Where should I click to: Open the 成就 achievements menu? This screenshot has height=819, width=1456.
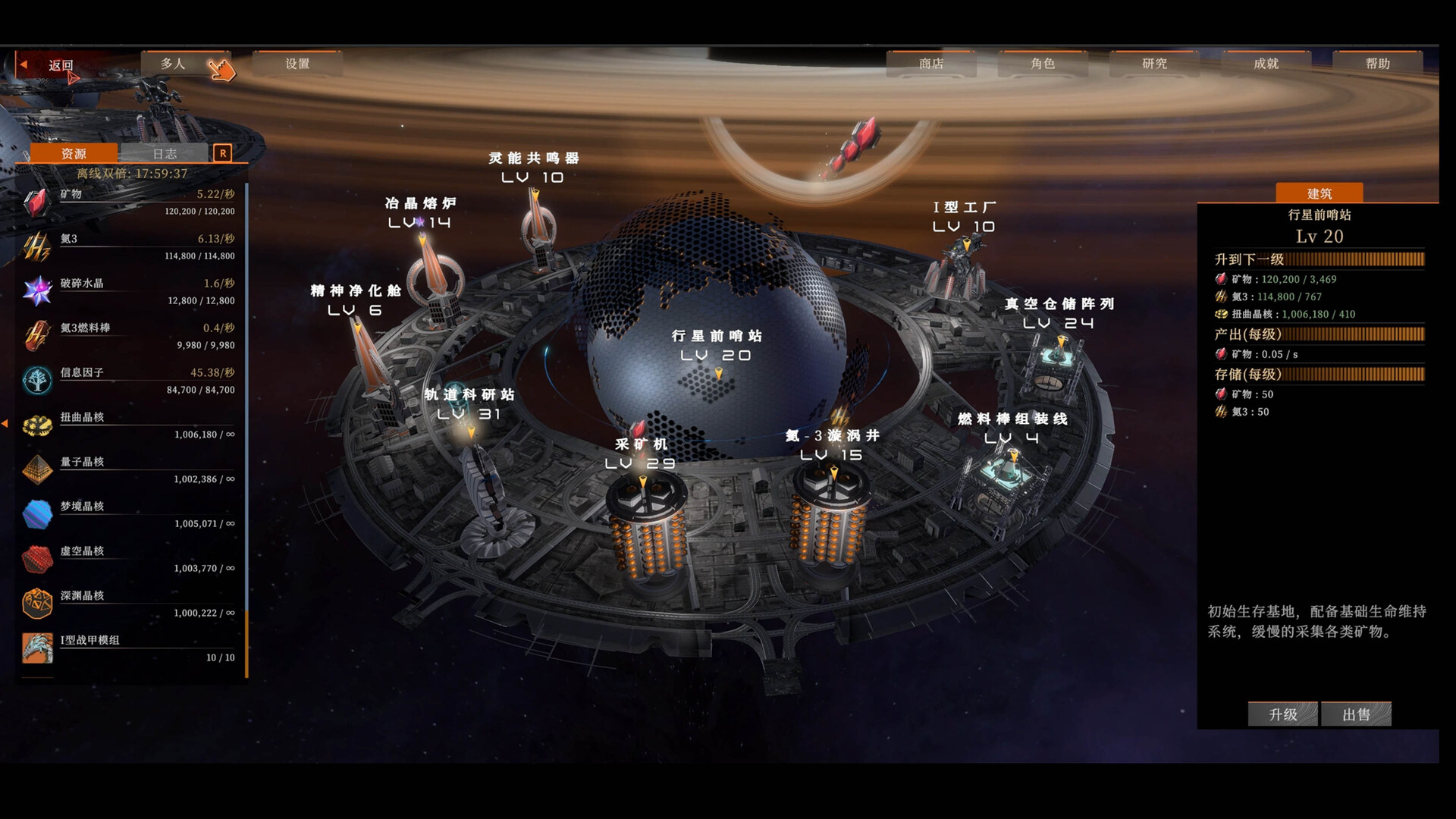(x=1265, y=64)
